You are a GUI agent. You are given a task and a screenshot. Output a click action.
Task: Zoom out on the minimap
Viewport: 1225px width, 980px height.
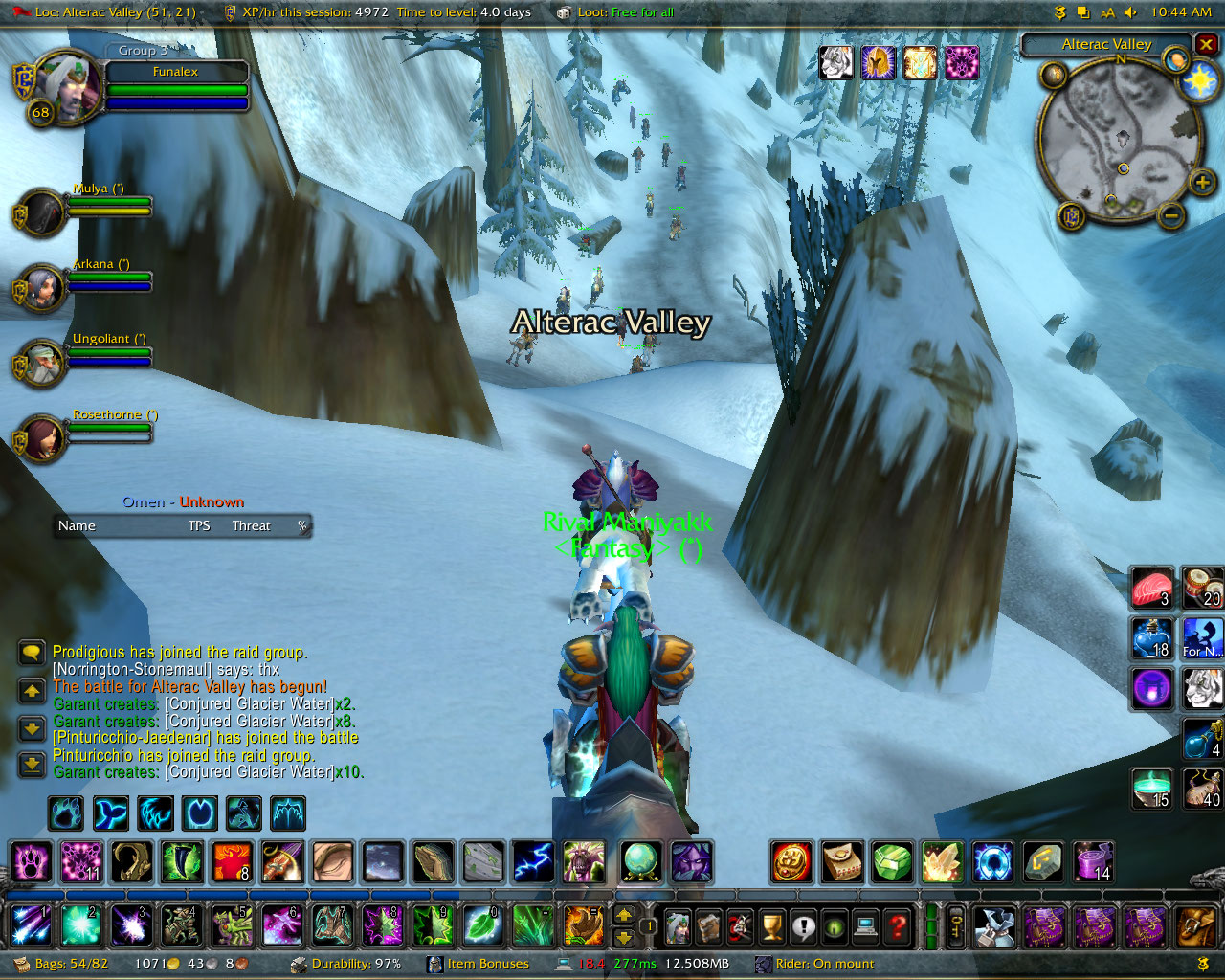[x=1170, y=217]
